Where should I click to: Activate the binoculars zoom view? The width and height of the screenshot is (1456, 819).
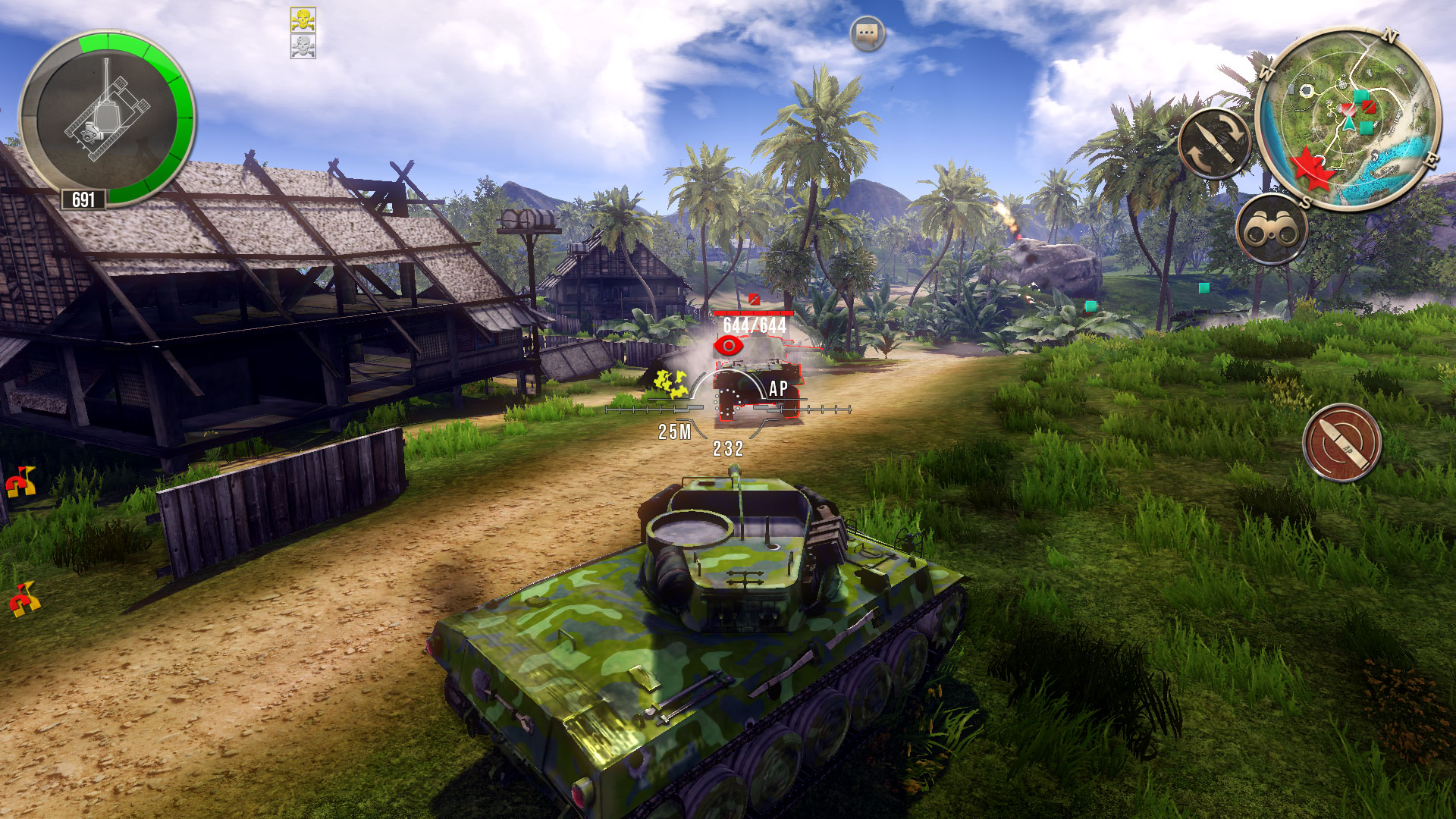(x=1272, y=230)
